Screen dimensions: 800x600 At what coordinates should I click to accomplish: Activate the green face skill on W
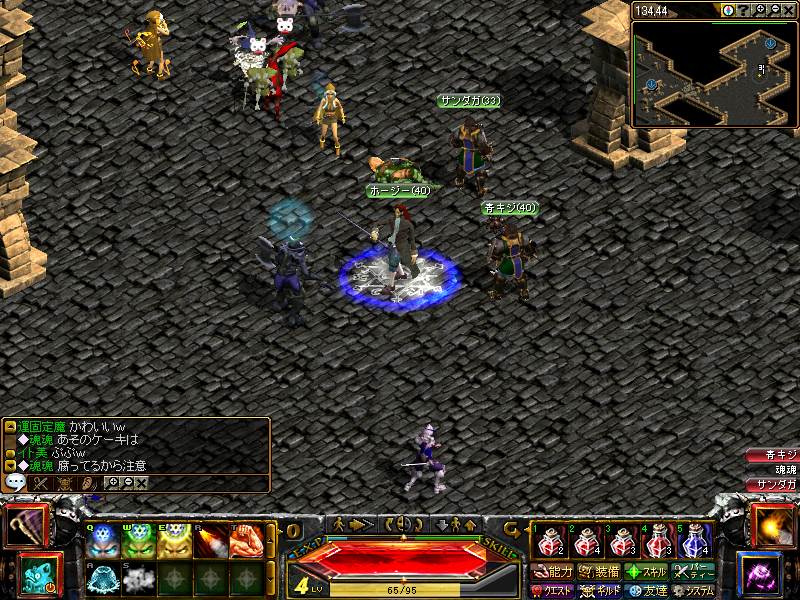click(x=136, y=542)
